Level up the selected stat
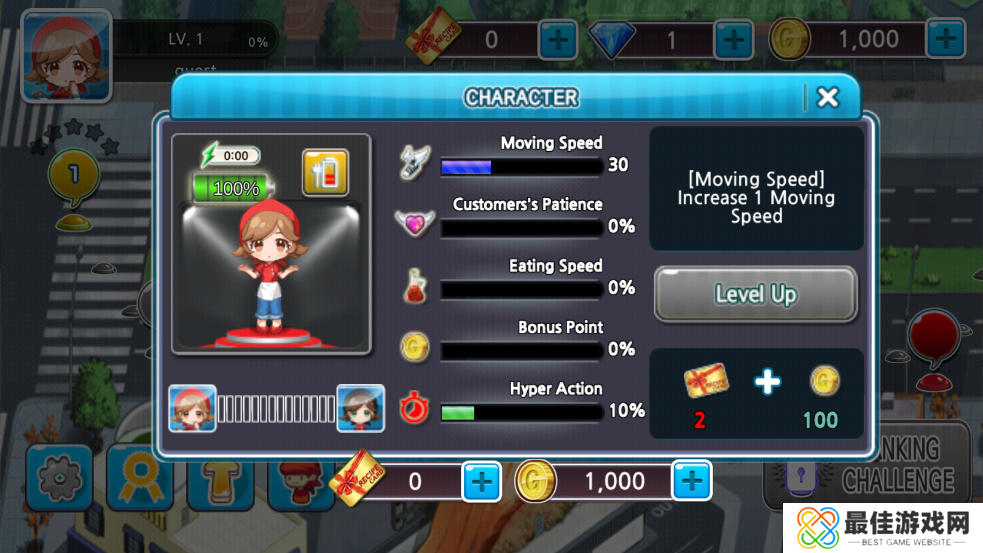Viewport: 983px width, 553px height. tap(755, 294)
